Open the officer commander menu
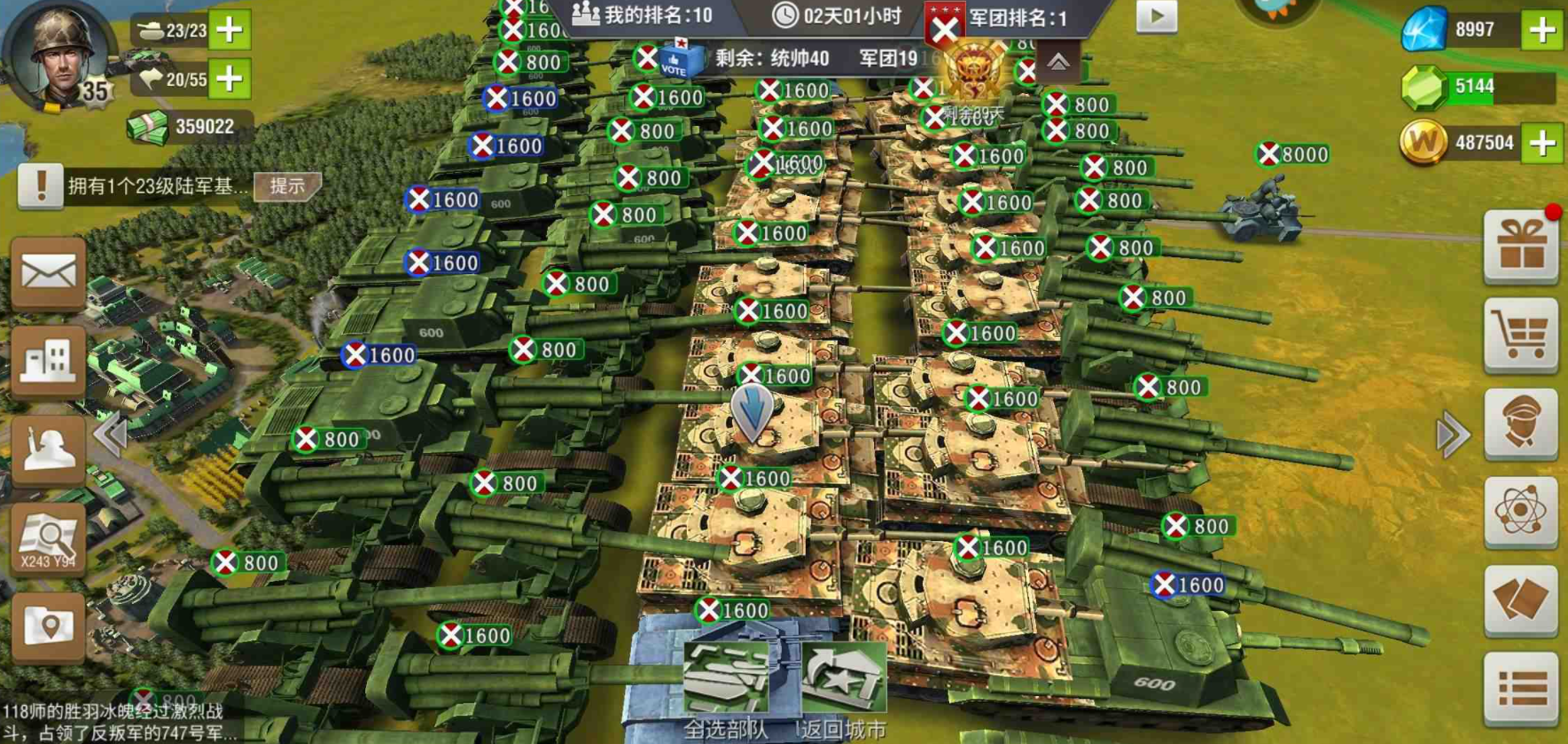 [1521, 423]
